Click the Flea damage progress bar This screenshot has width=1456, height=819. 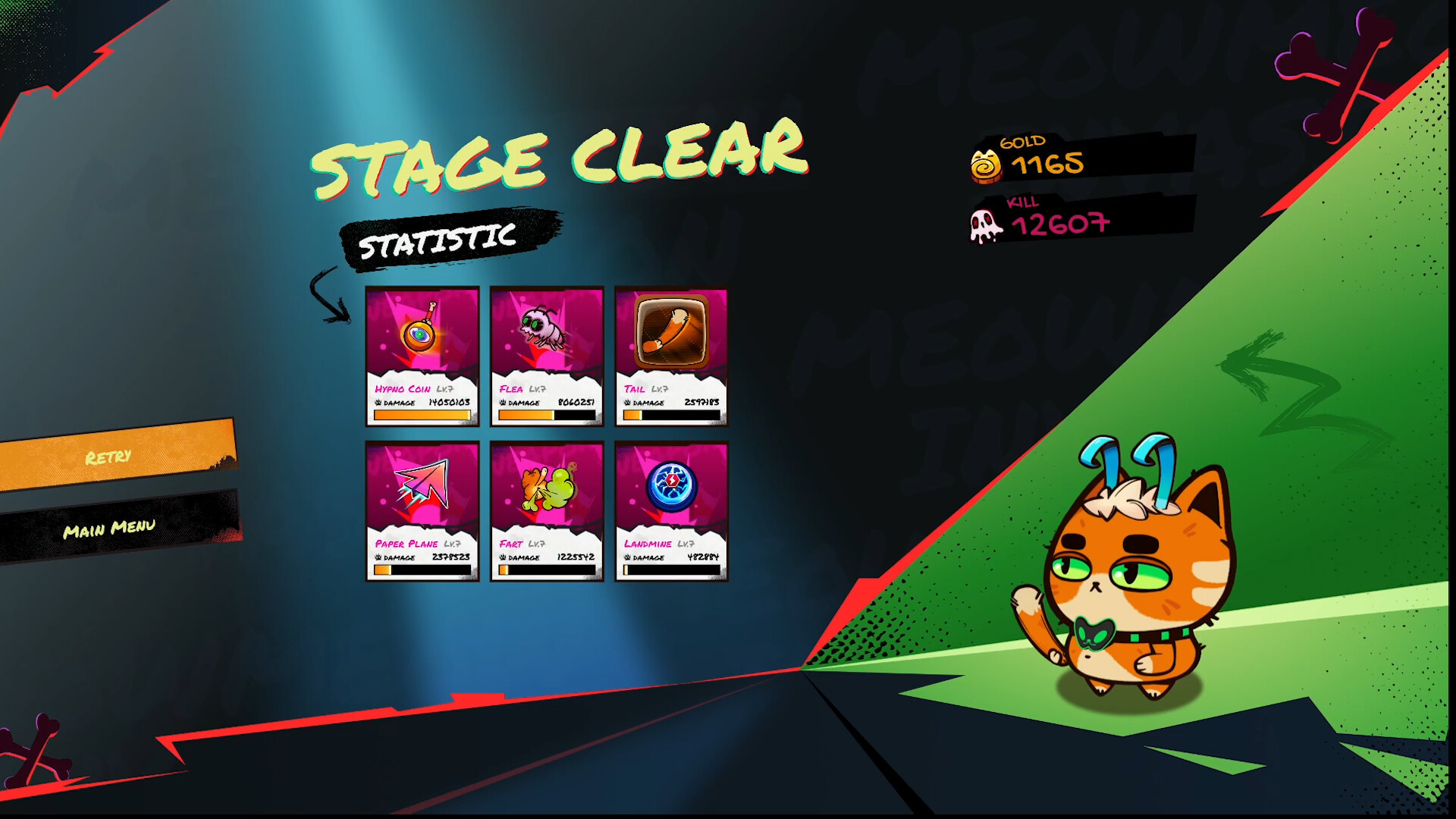pyautogui.click(x=547, y=414)
